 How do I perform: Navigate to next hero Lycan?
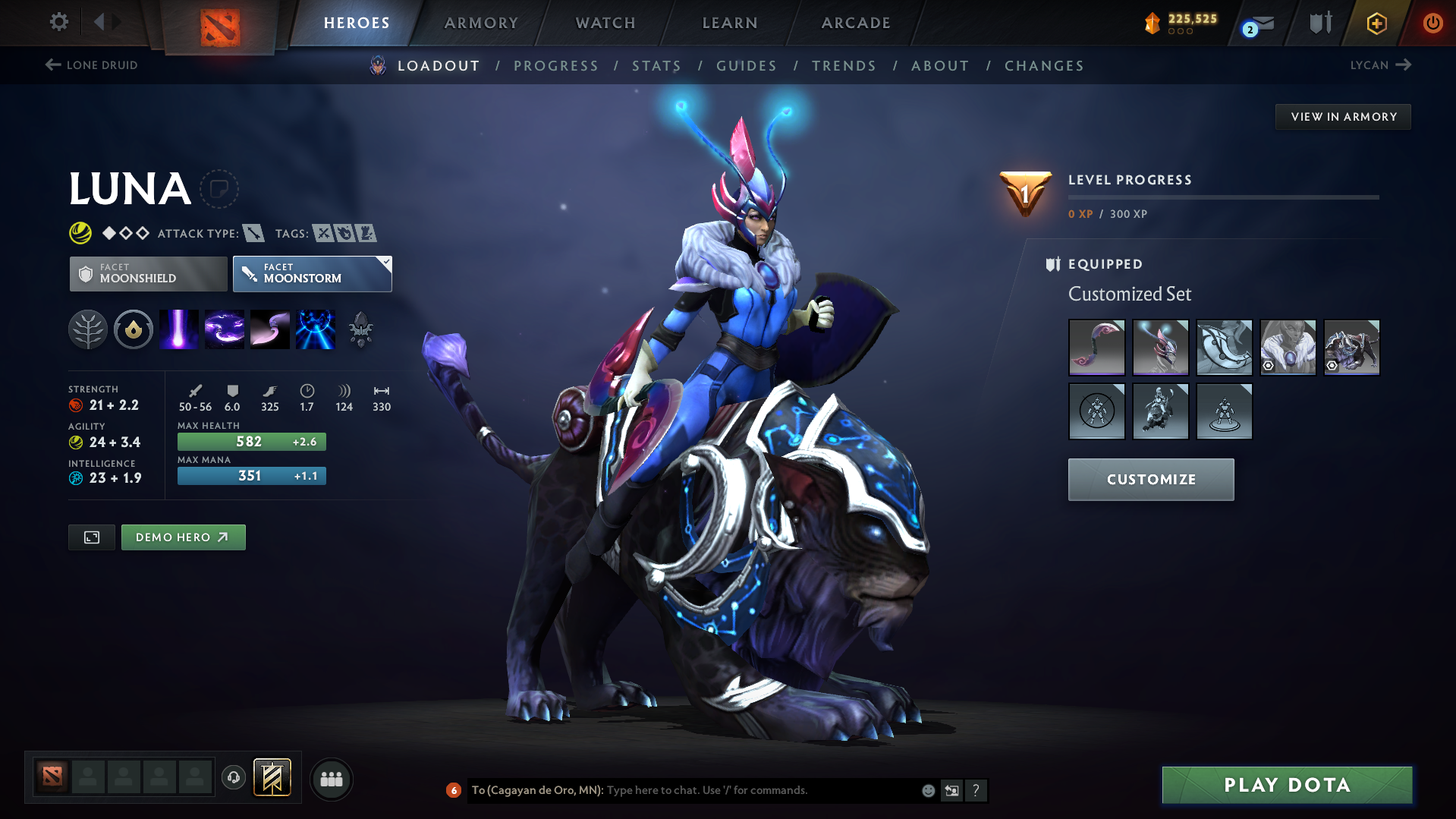point(1380,65)
